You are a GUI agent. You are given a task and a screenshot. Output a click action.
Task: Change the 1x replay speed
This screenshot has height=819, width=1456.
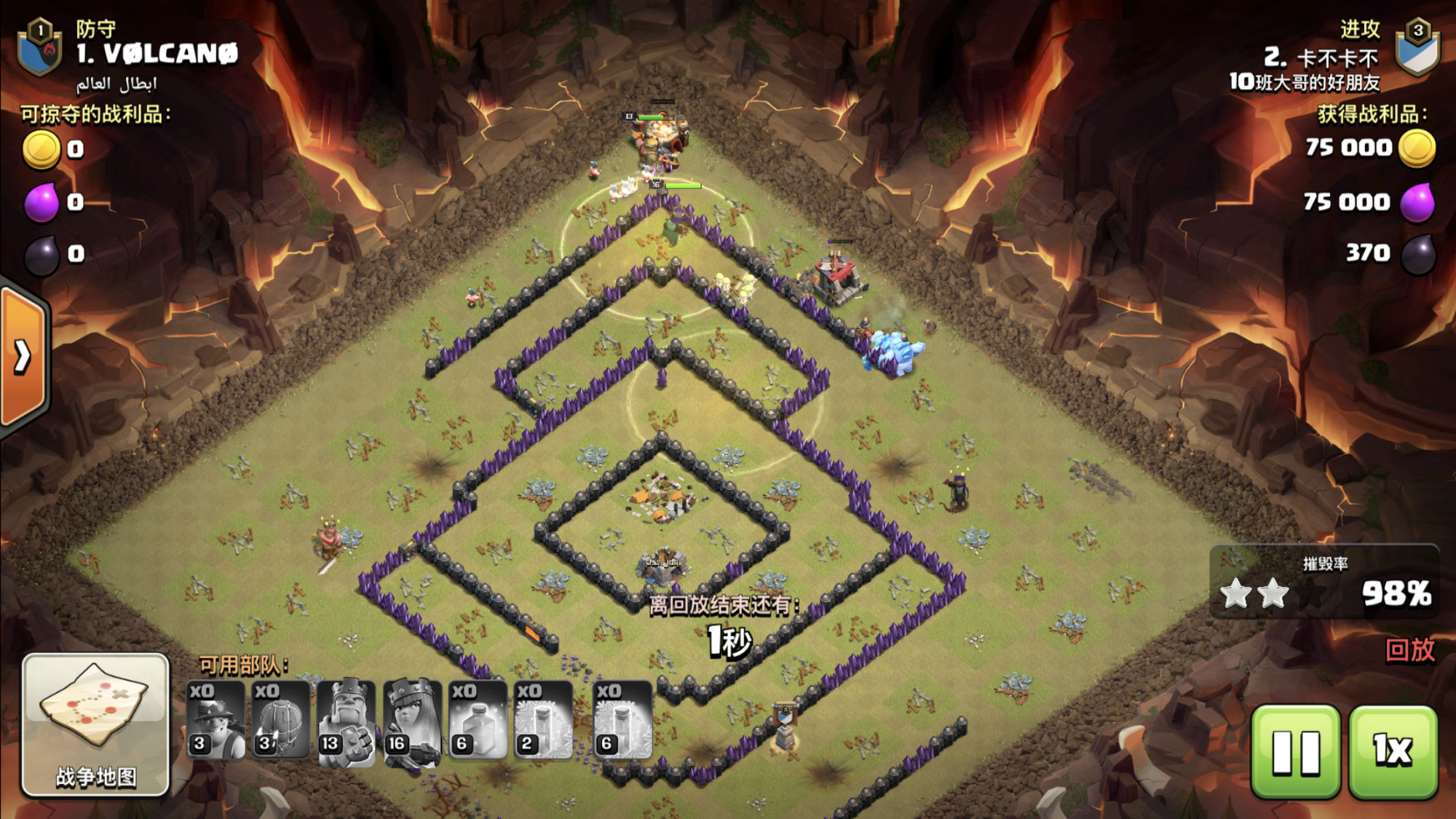(1393, 751)
